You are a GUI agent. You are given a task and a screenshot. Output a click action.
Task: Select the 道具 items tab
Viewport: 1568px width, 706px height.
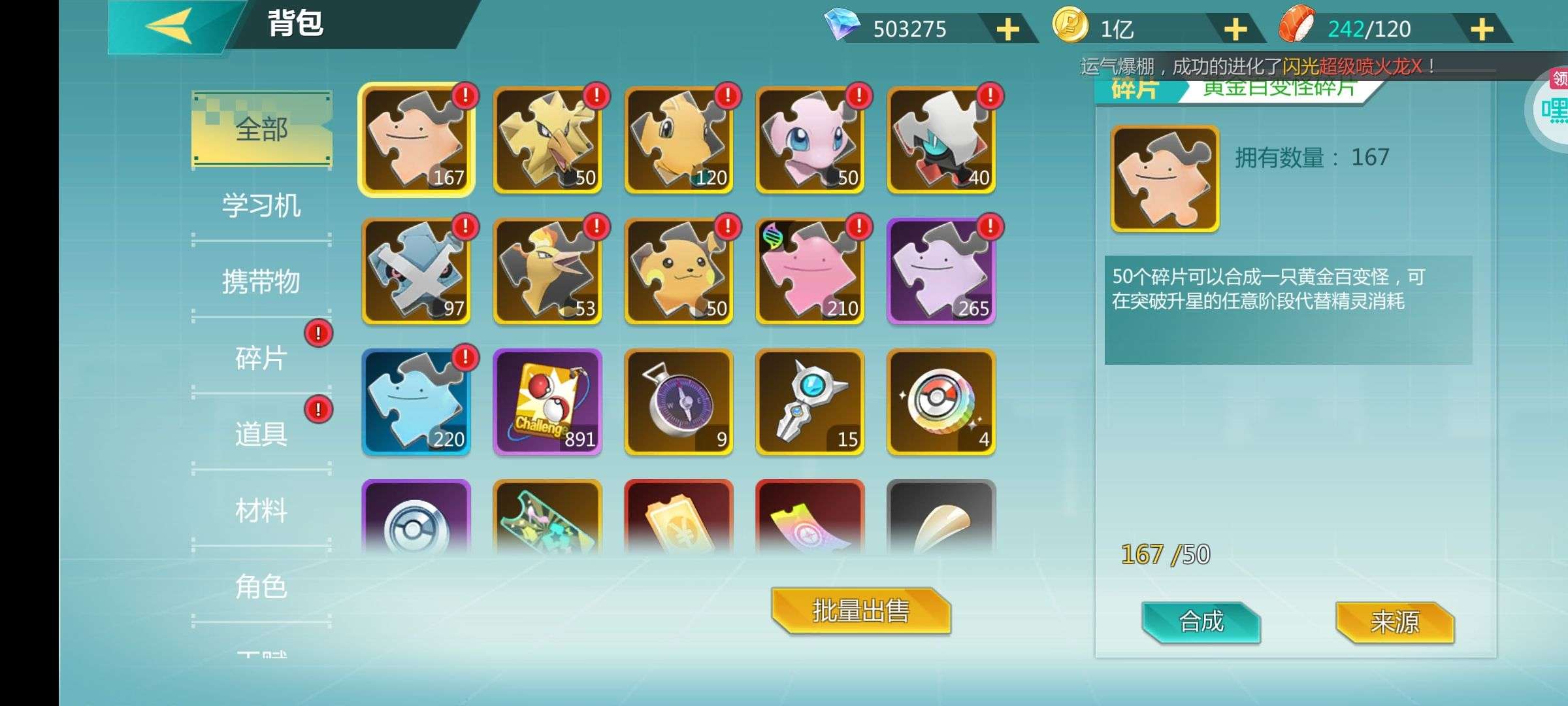[x=261, y=434]
